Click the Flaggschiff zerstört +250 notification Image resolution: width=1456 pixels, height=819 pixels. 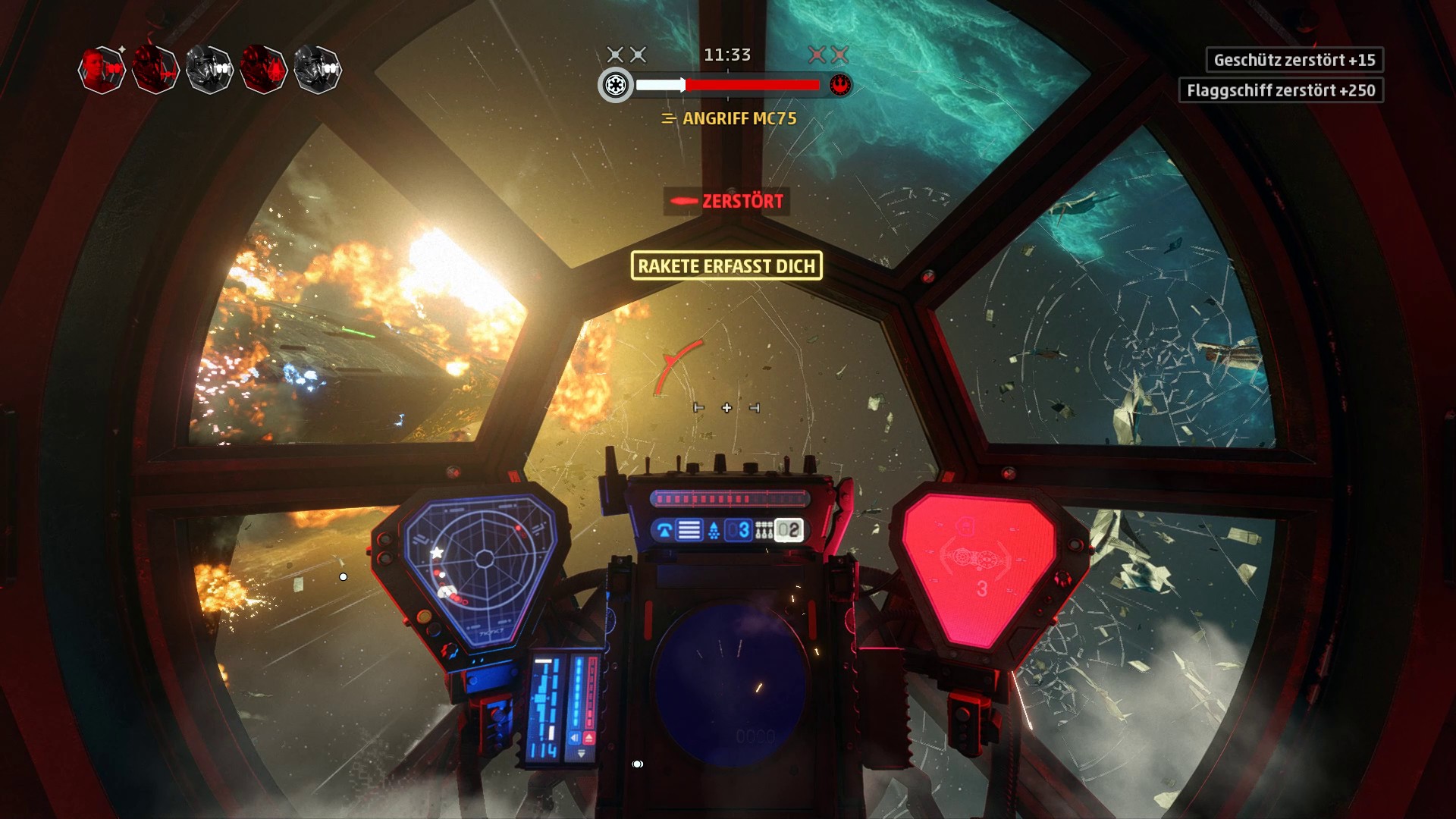[x=1280, y=90]
